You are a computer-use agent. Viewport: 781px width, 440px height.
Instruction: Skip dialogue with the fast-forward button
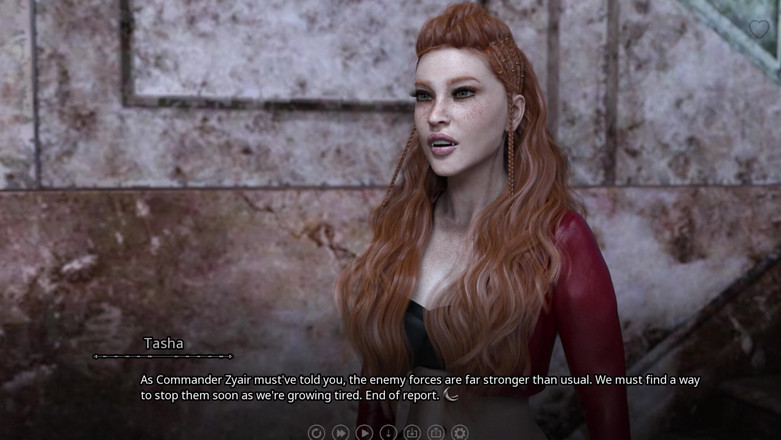340,433
